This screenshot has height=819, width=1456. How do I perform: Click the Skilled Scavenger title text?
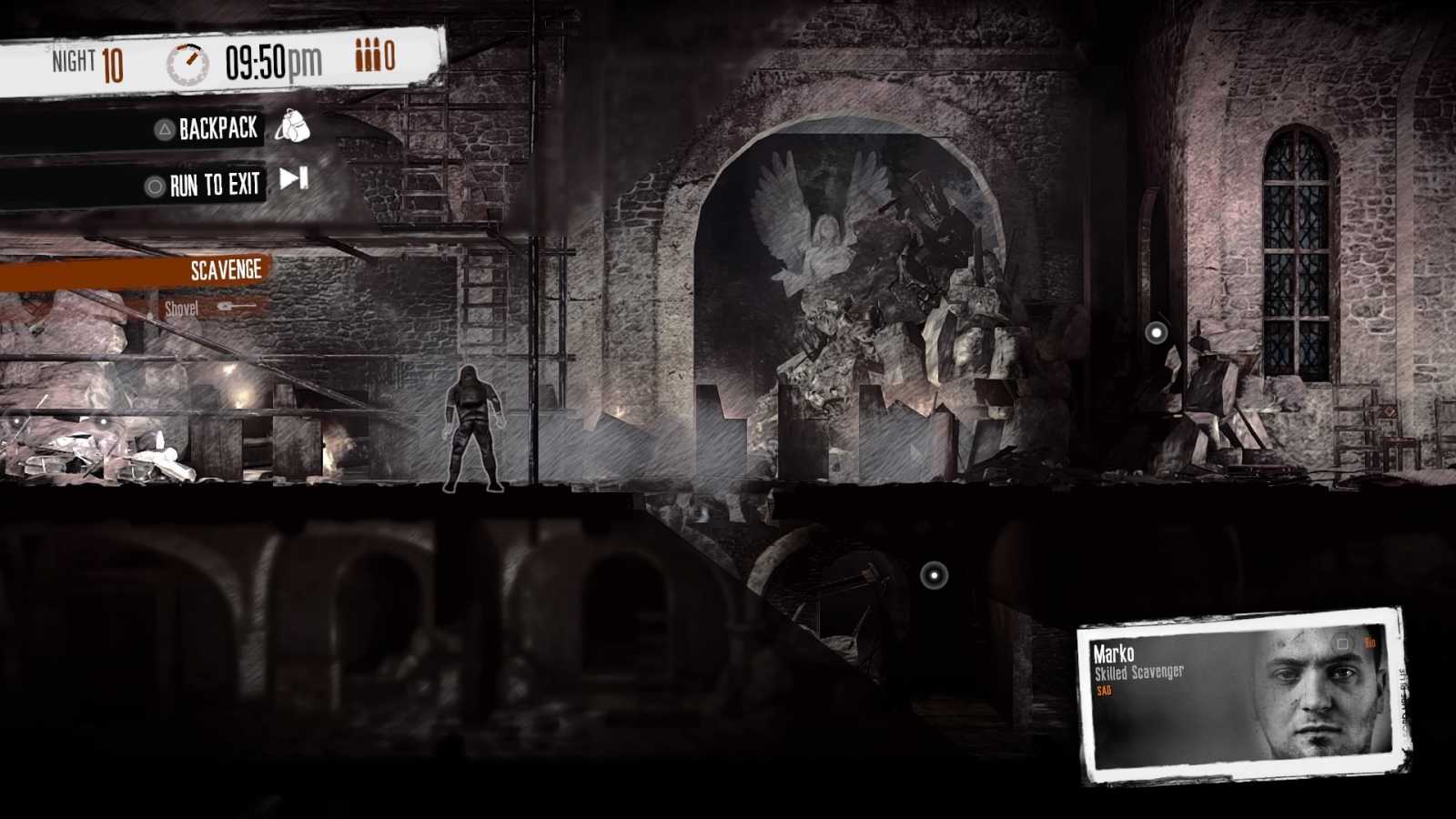click(x=1137, y=672)
